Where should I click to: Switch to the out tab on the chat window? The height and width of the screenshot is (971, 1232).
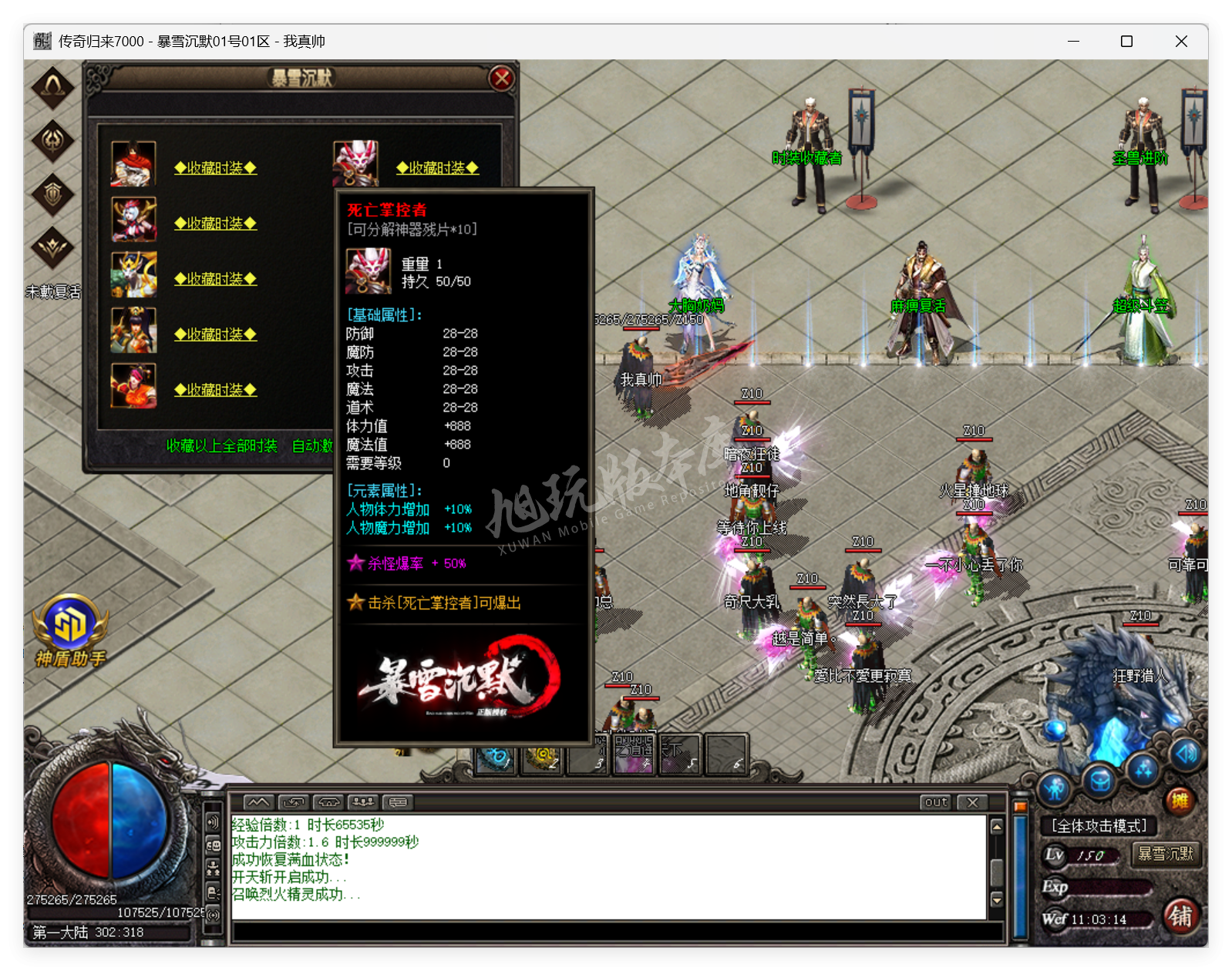coord(934,803)
